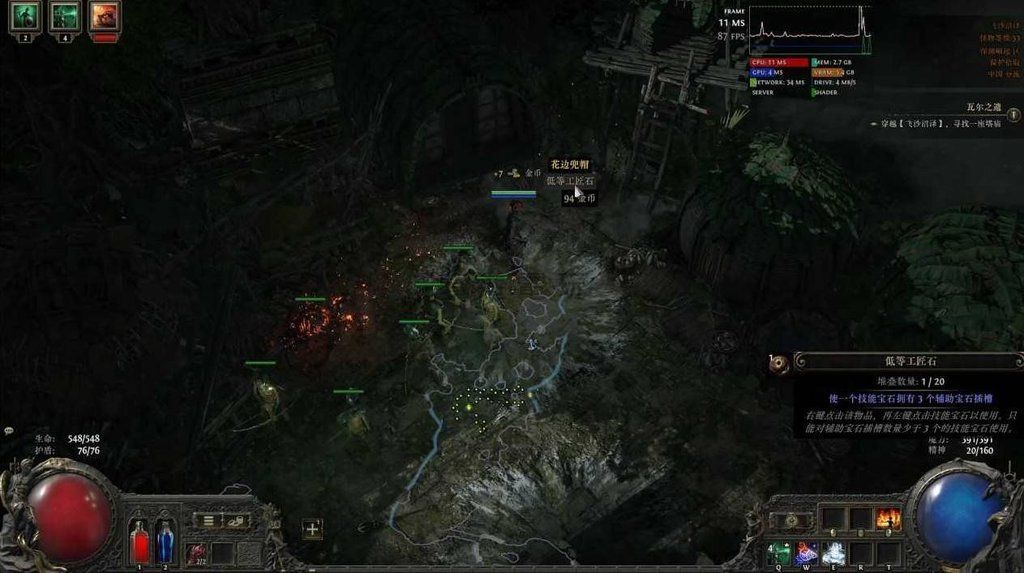Click the green shield buff icon
Image resolution: width=1024 pixels, height=573 pixels.
(24, 16)
